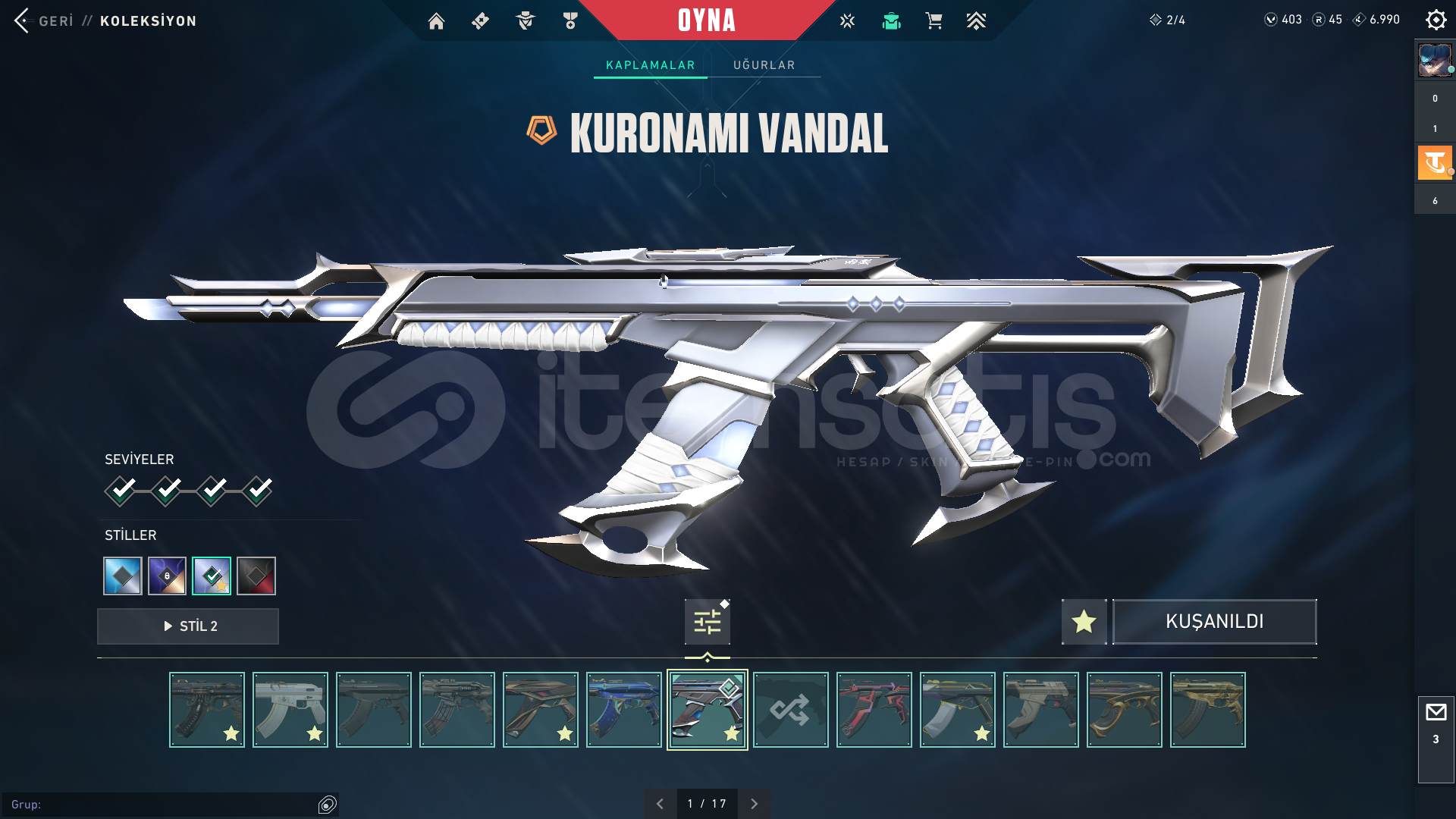This screenshot has height=819, width=1456.
Task: Switch to the Kaplamalar tab
Action: pos(649,65)
